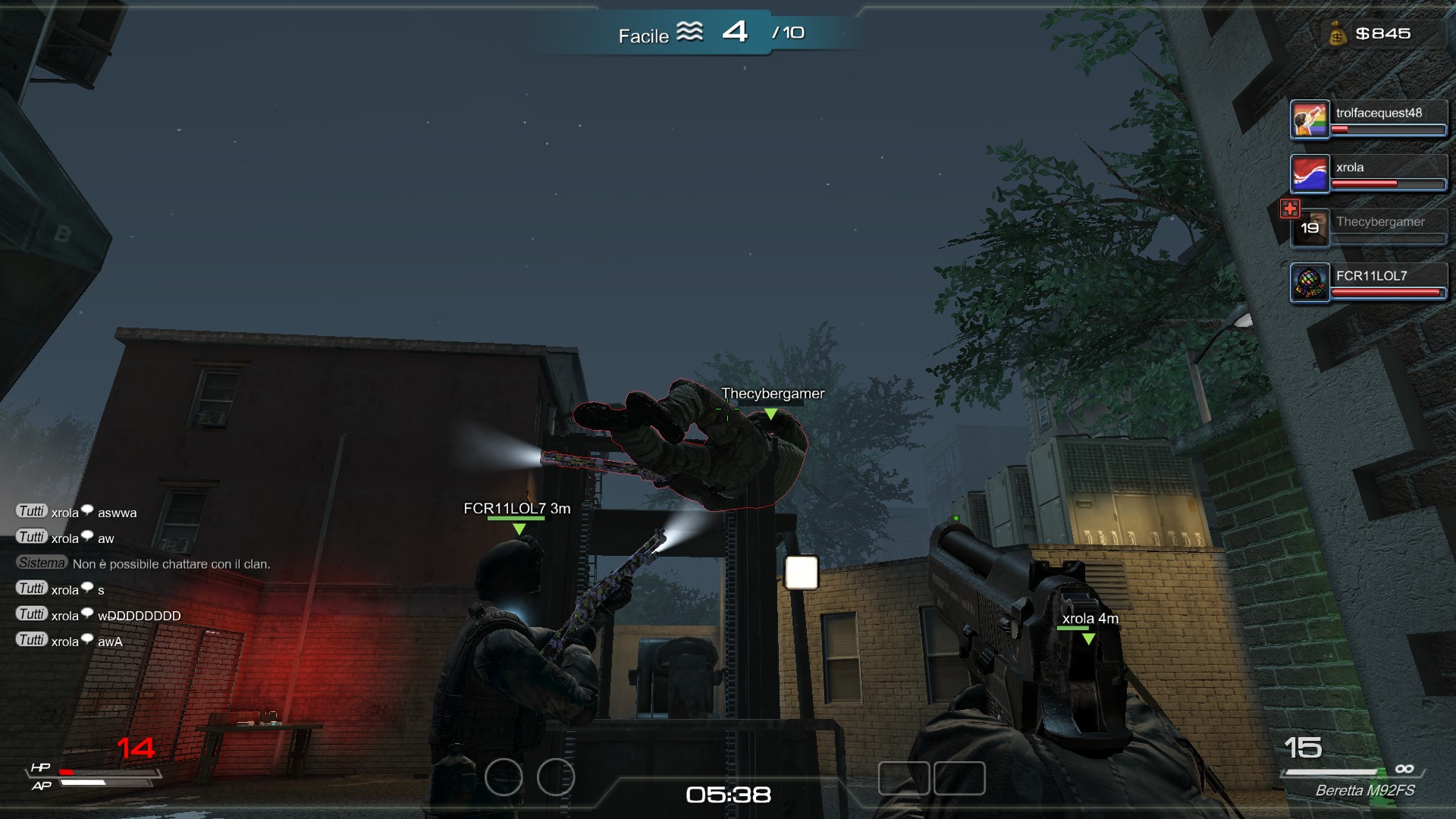Click trolfacequest48's rainbow avatar portrait
Viewport: 1456px width, 819px height.
tap(1308, 118)
